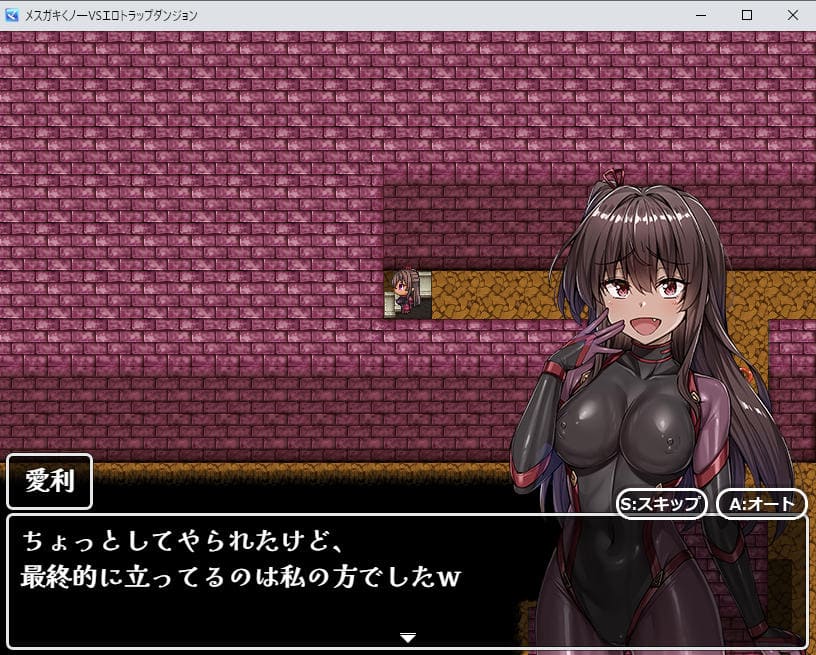Image resolution: width=816 pixels, height=655 pixels.
Task: Enable the オート auto-advance button
Action: (761, 503)
